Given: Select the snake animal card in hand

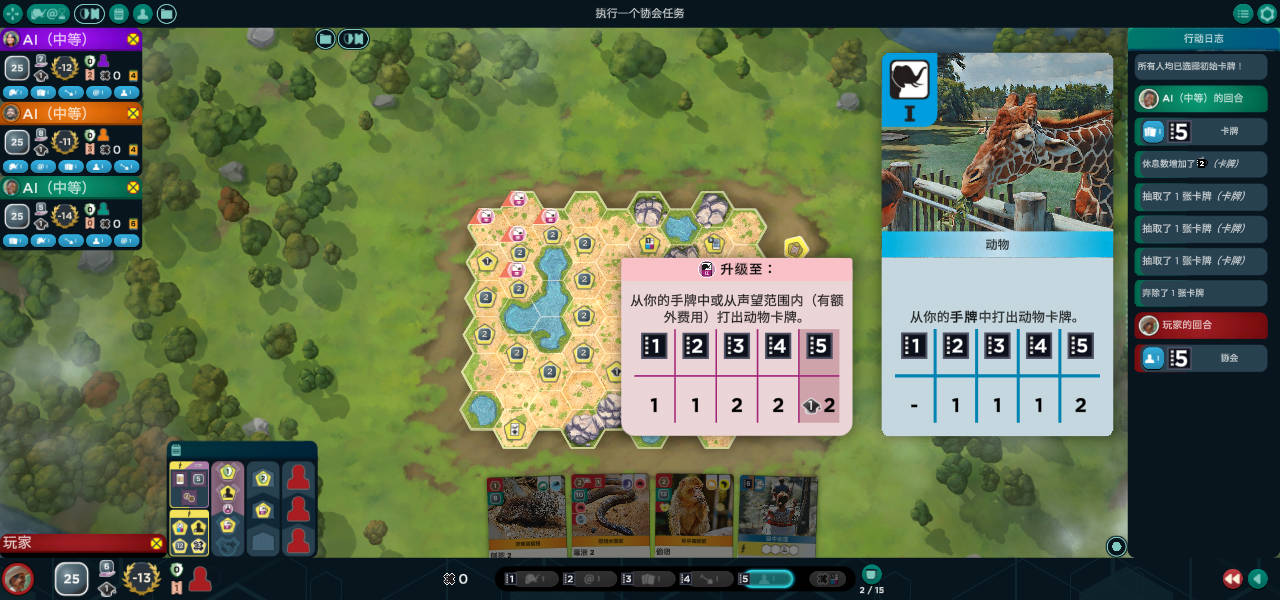Looking at the screenshot, I should [x=610, y=514].
